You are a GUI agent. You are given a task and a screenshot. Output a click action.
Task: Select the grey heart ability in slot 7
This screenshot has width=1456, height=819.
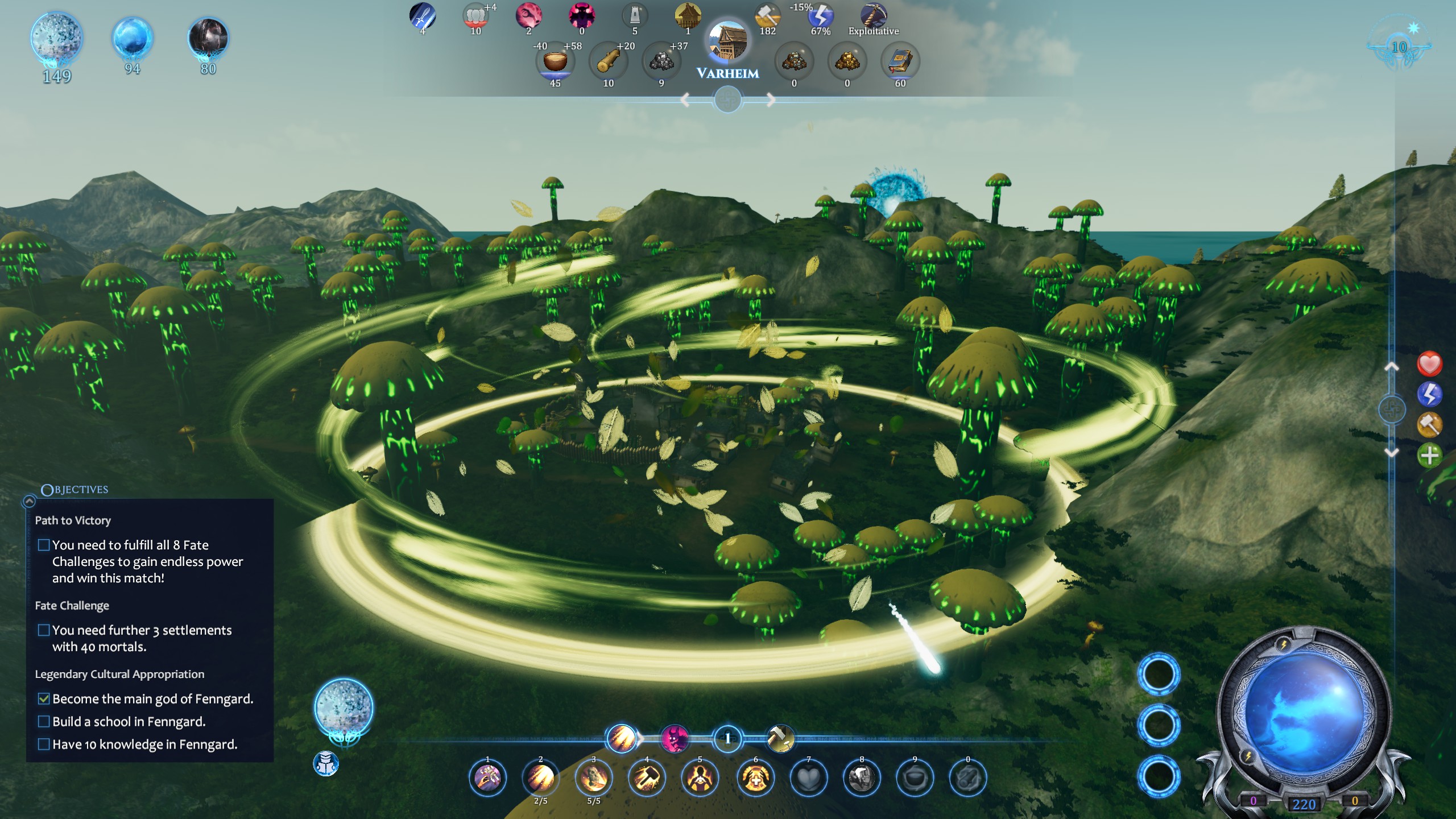coord(808,777)
